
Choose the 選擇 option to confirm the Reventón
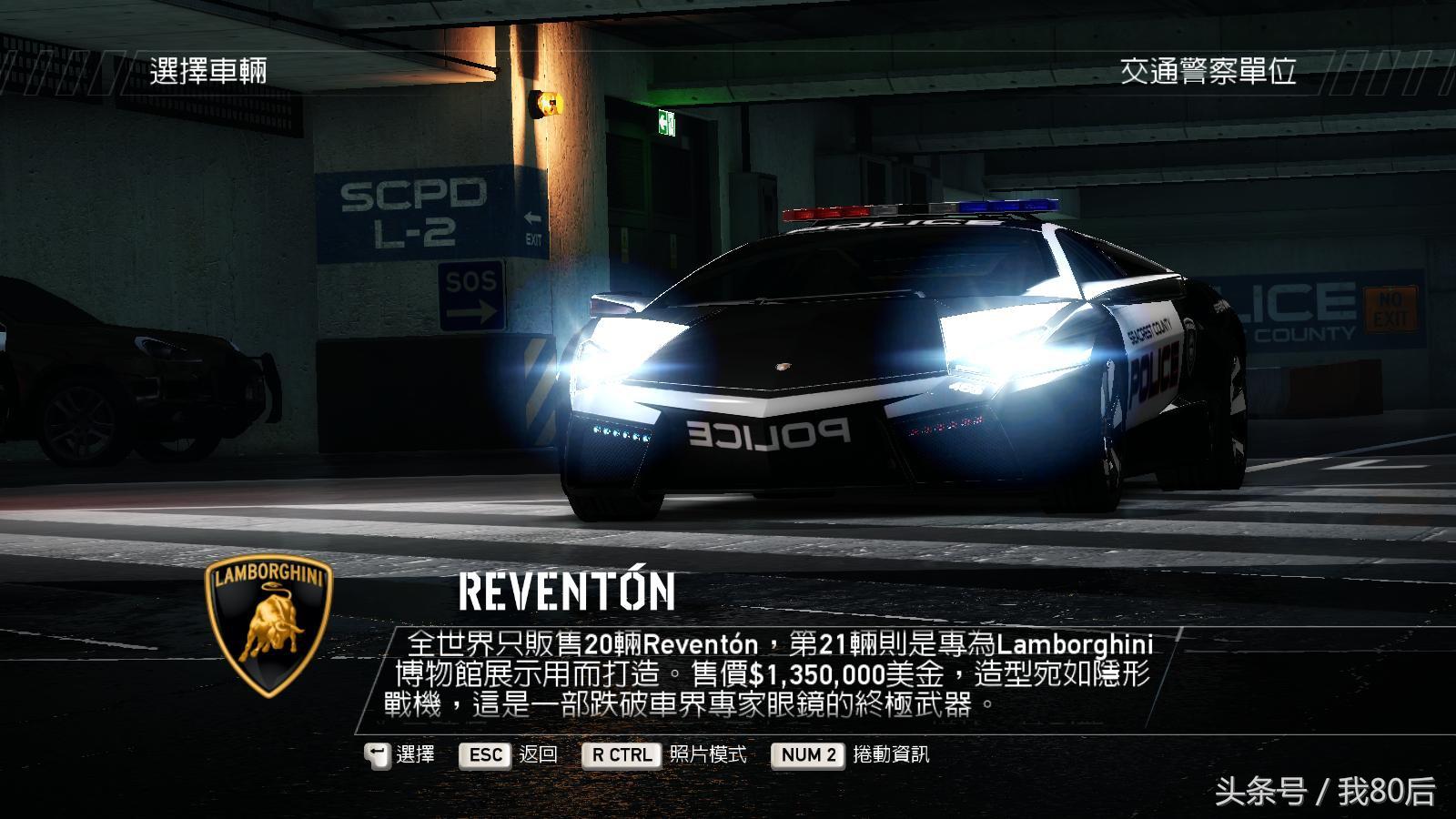(x=400, y=754)
